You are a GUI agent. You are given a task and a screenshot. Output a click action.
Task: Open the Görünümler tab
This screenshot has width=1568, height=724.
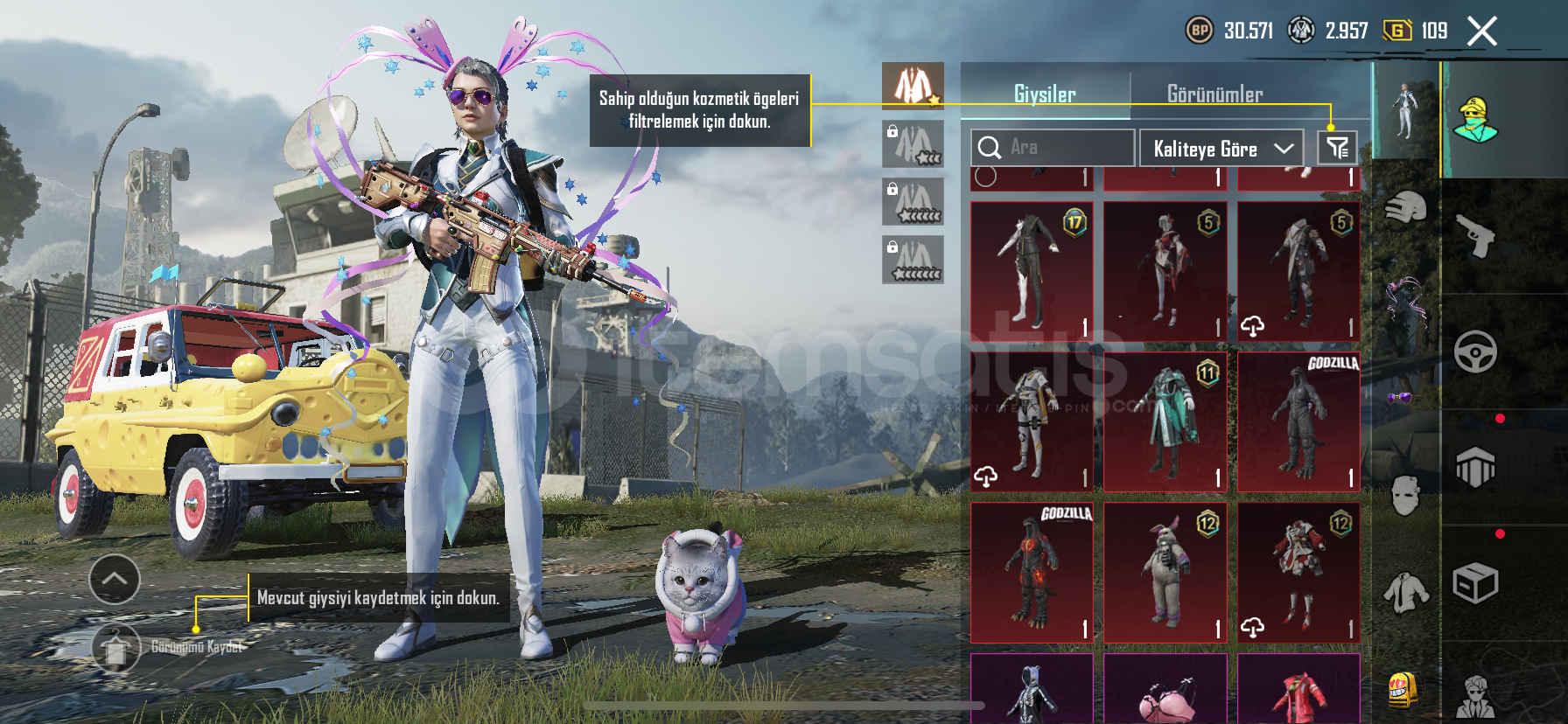1214,94
